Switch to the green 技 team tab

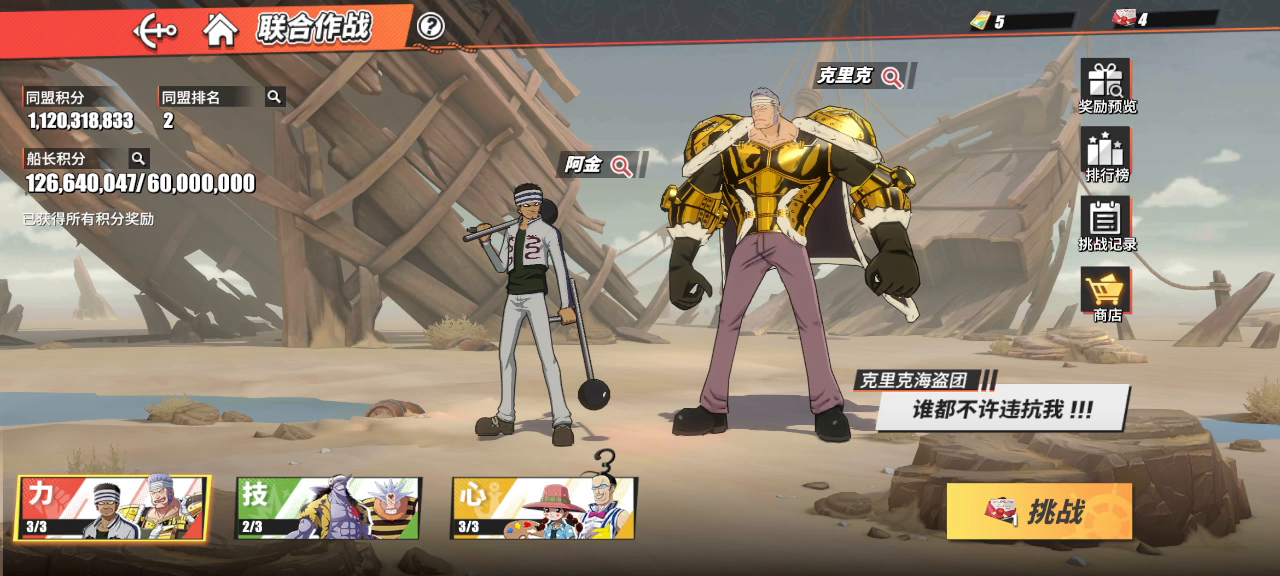pos(328,508)
